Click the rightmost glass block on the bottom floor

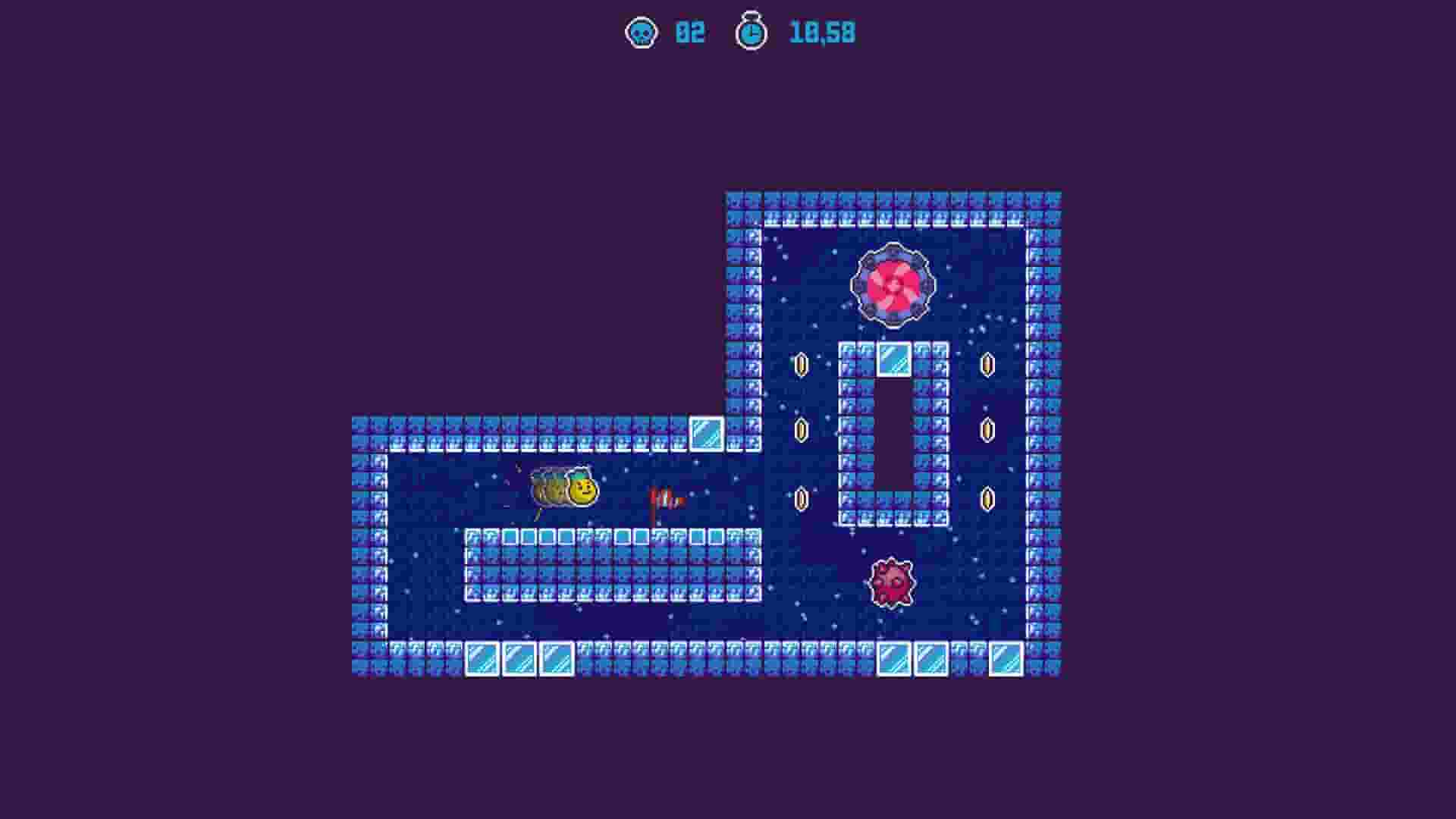(1006, 660)
